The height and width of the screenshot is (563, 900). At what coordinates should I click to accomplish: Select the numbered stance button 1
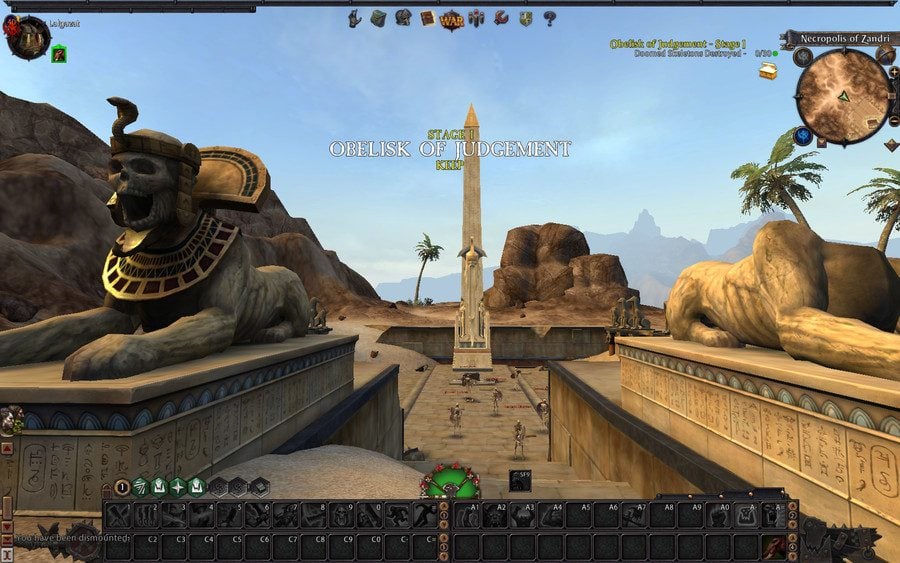[x=122, y=487]
